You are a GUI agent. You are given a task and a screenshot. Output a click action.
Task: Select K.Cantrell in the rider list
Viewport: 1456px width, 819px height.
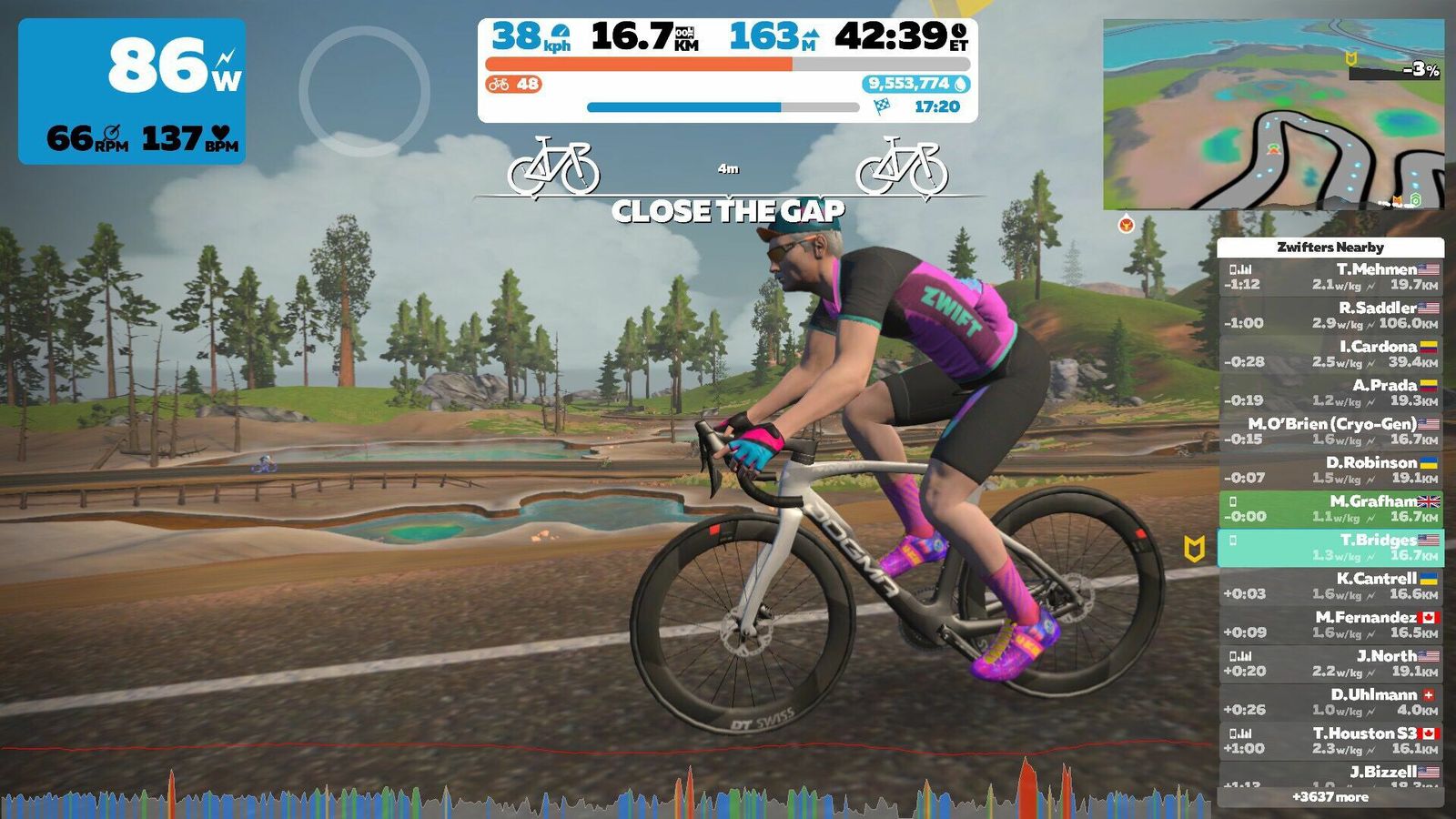tap(1330, 586)
